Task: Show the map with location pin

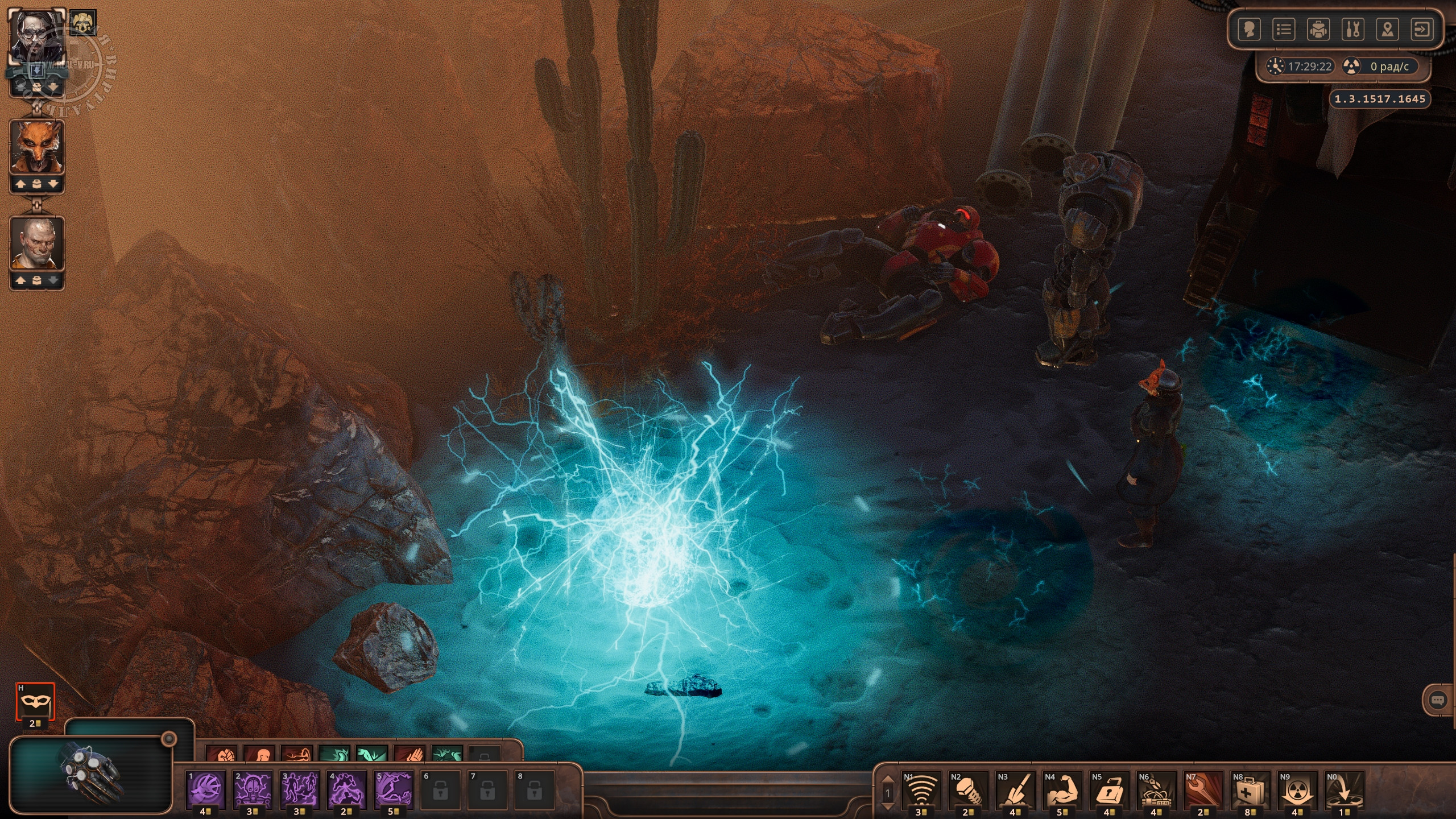Action: click(x=1388, y=29)
